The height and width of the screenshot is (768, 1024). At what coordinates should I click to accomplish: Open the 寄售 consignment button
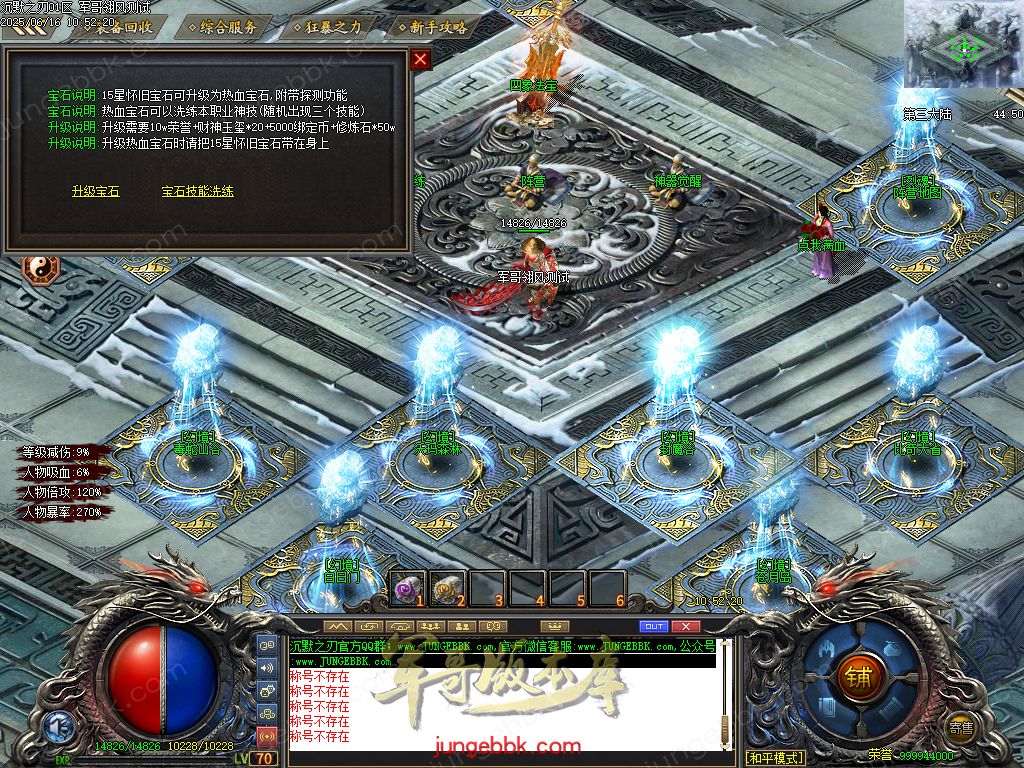(x=961, y=728)
